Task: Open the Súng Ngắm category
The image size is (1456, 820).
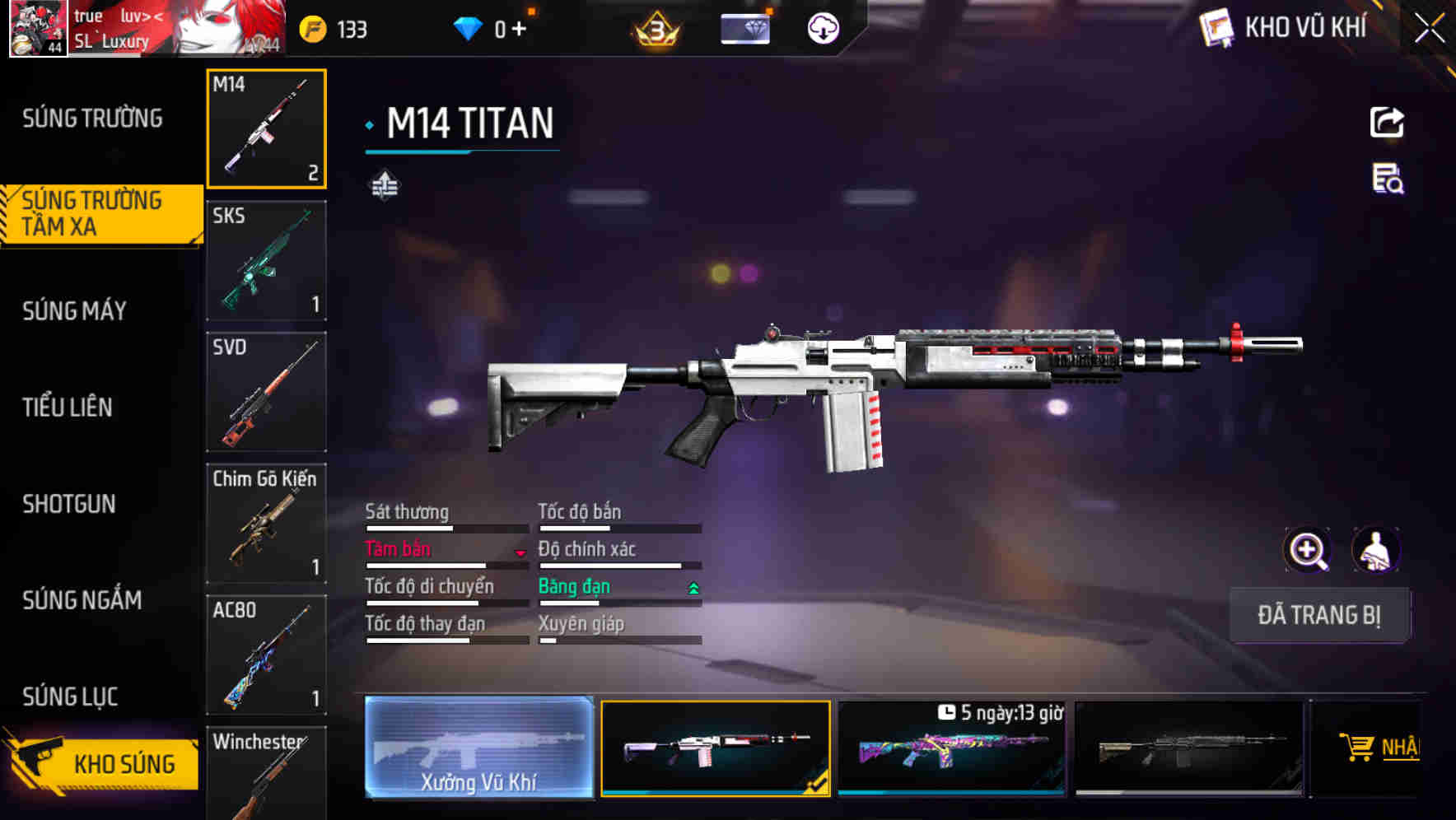Action: pos(82,600)
